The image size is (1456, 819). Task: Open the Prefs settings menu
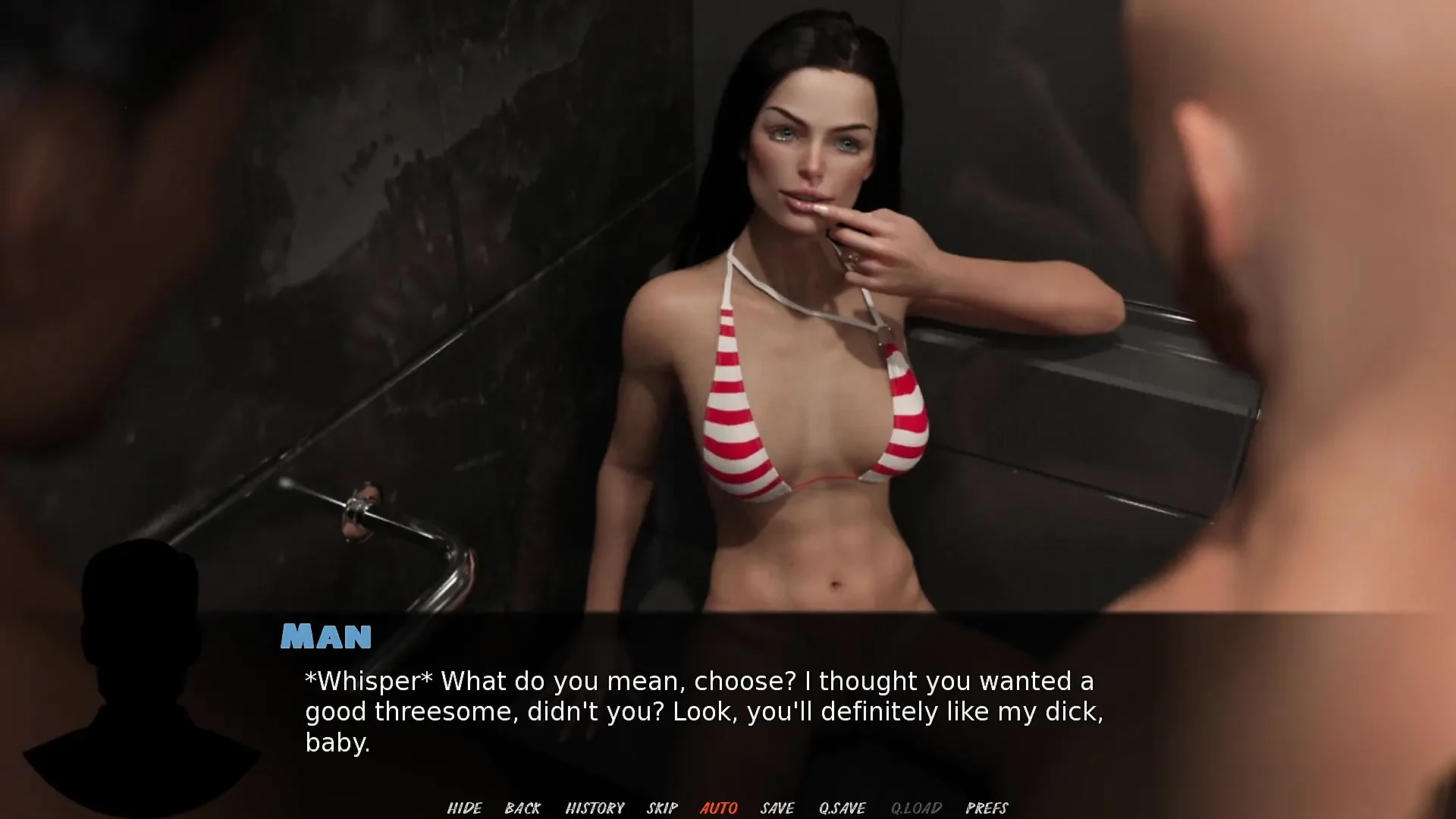click(987, 808)
